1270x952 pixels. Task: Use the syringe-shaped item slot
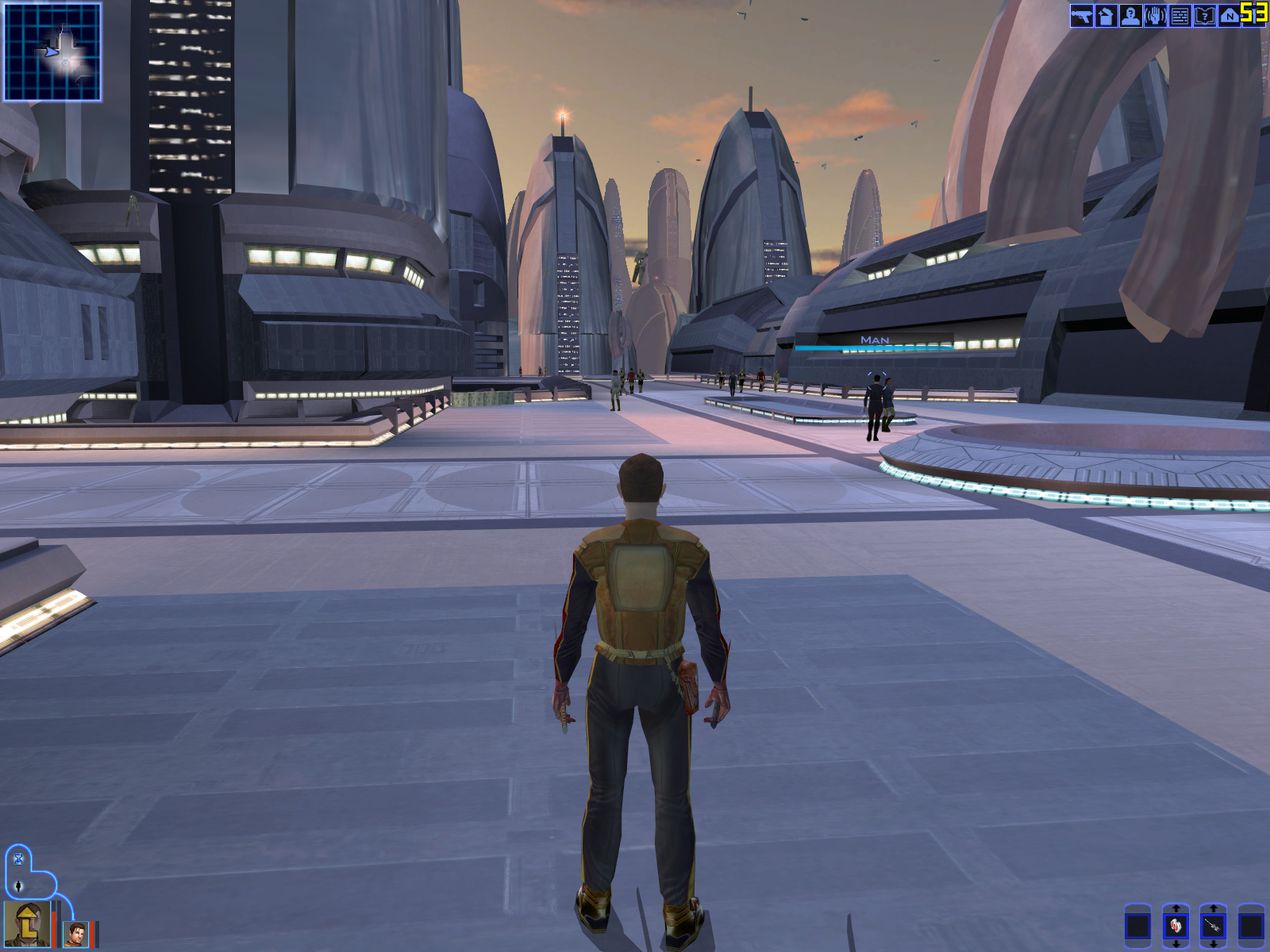pyautogui.click(x=1213, y=926)
